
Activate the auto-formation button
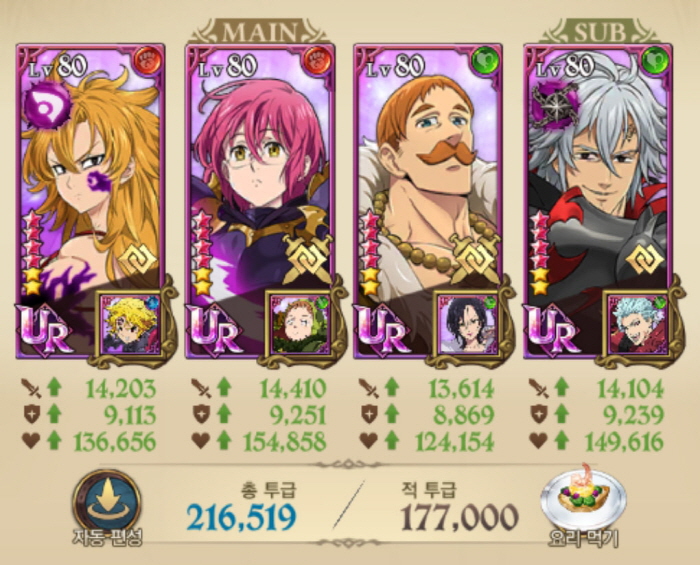click(106, 503)
